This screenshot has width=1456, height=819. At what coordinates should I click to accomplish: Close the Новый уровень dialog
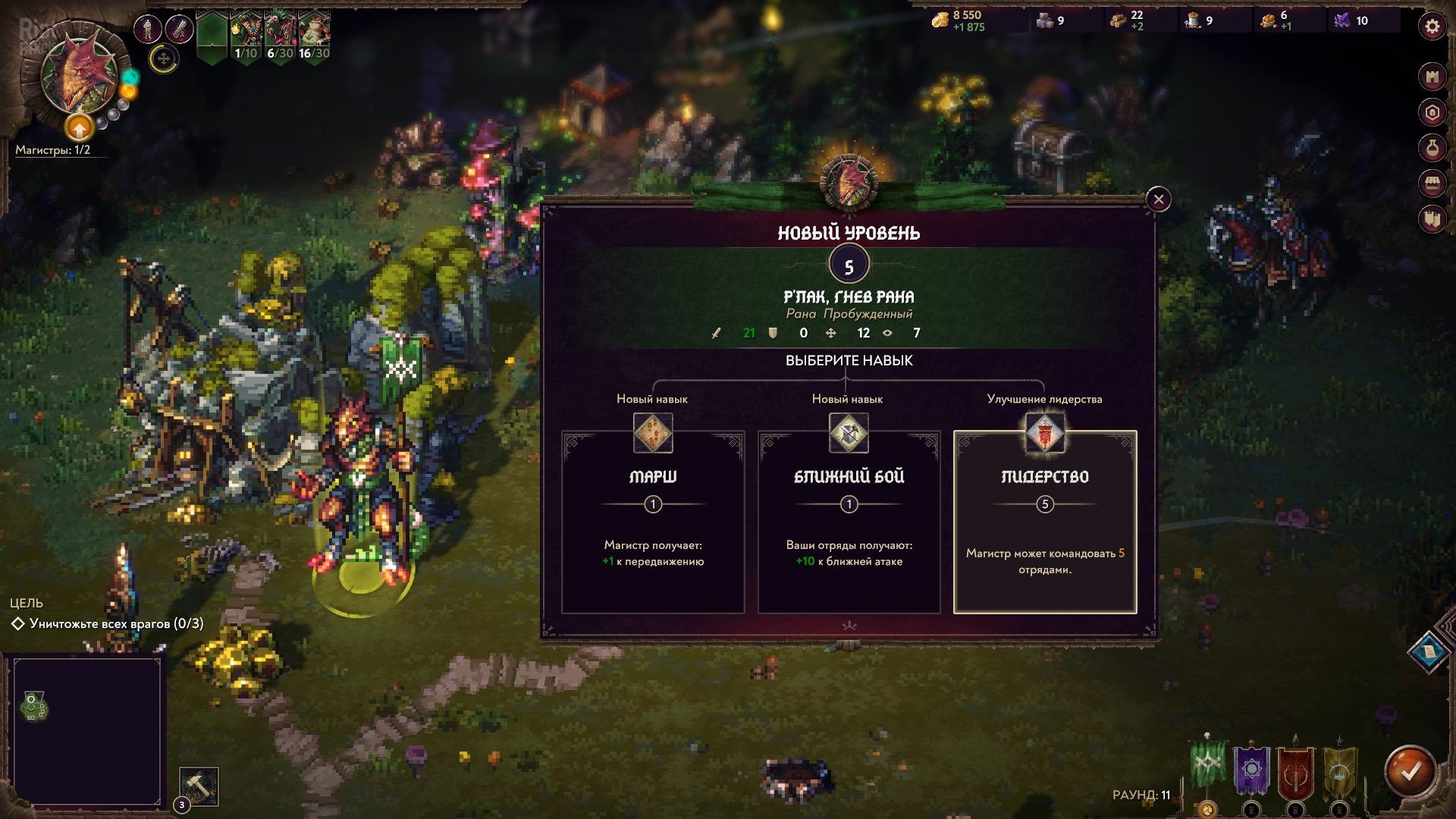click(x=1158, y=199)
